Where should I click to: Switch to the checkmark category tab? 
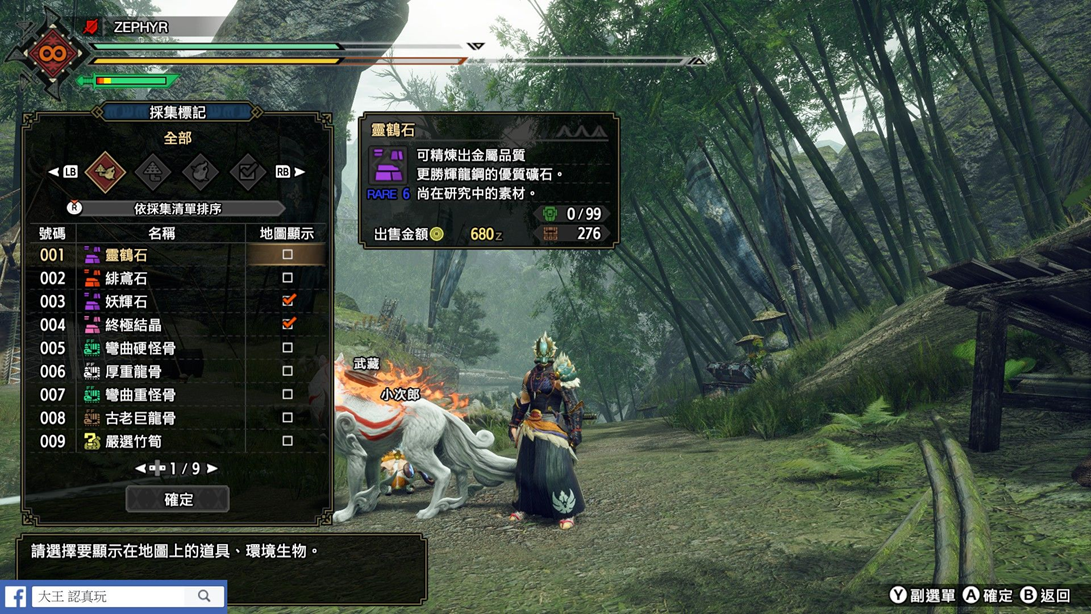click(247, 172)
